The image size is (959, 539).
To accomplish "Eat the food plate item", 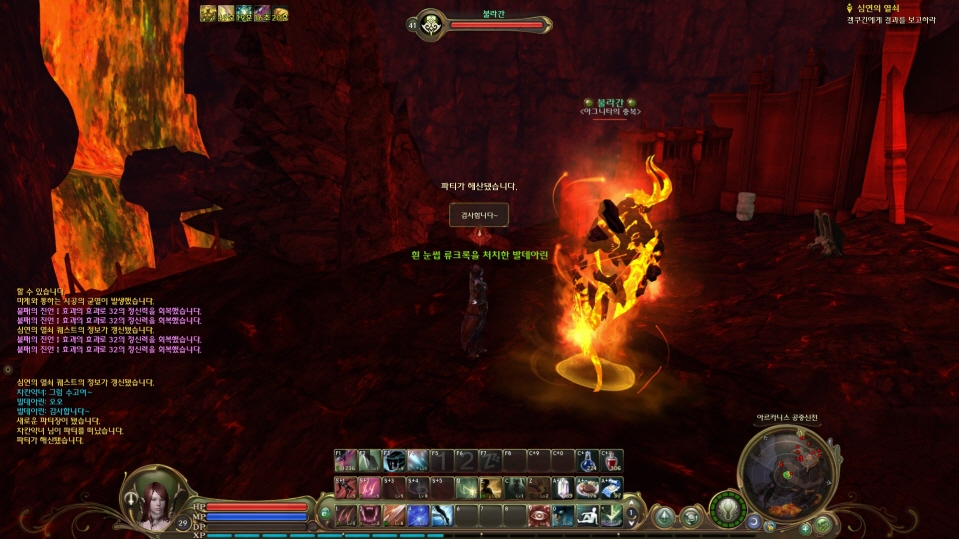I will (588, 488).
